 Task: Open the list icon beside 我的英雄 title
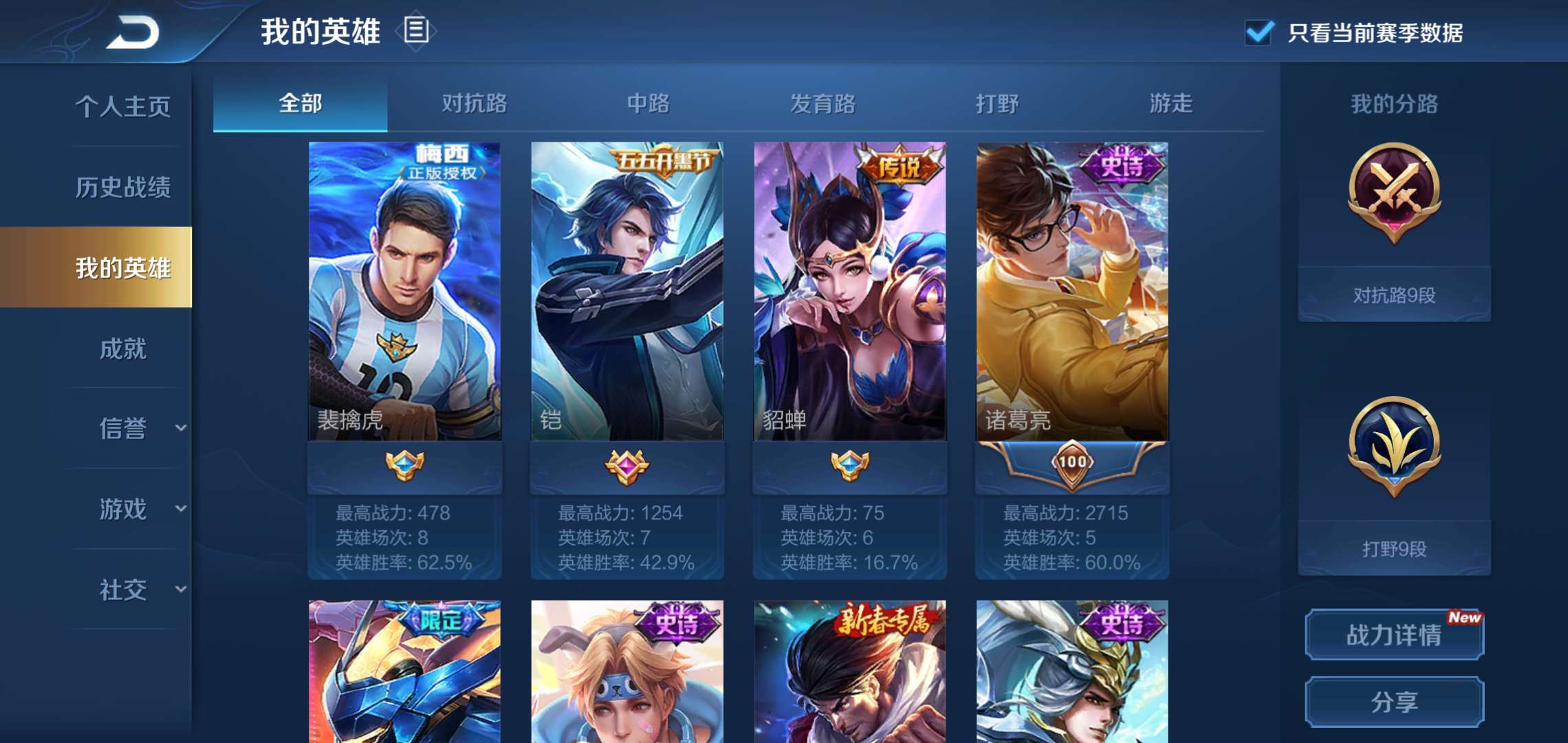(x=418, y=32)
